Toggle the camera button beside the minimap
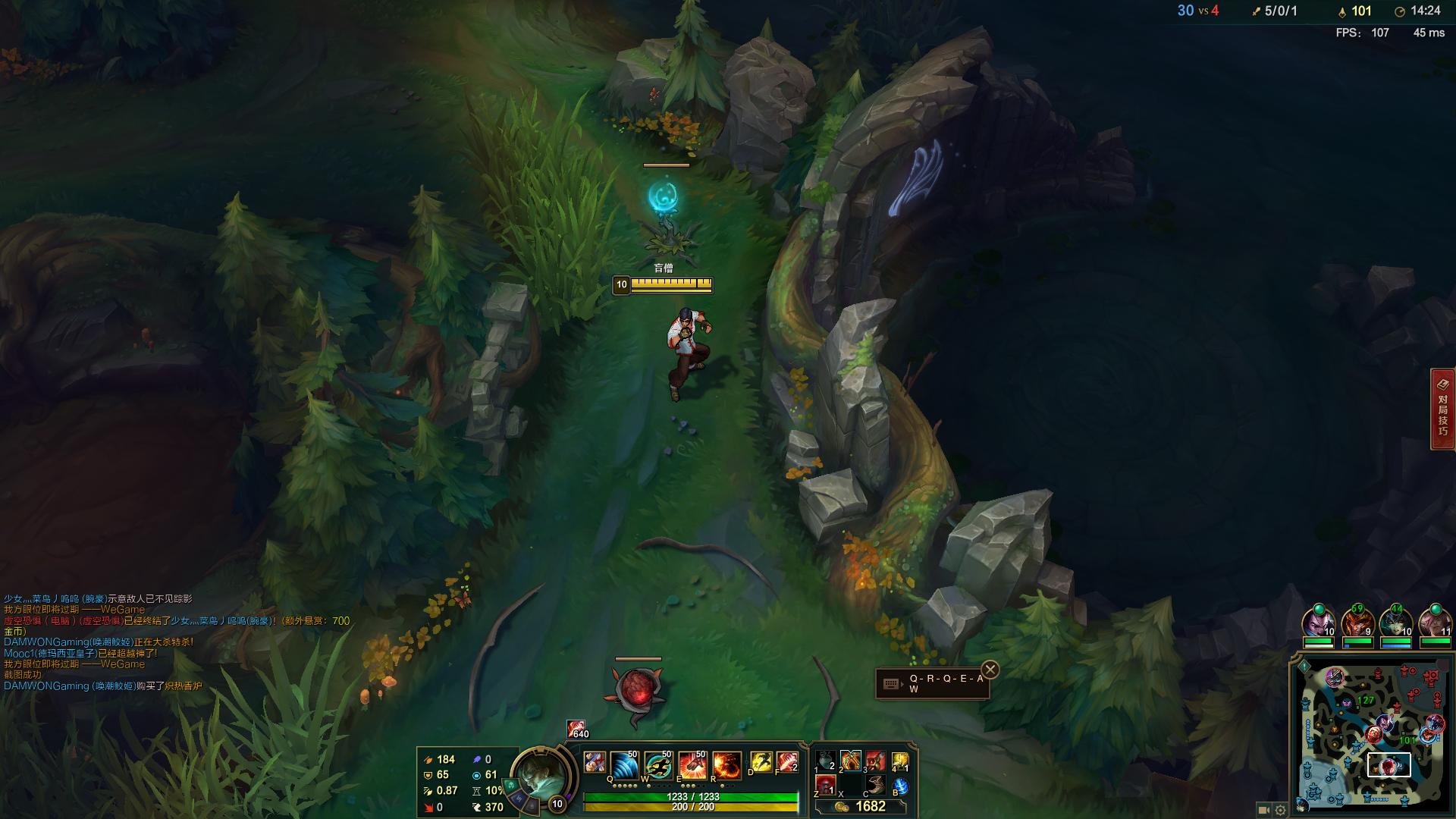1456x819 pixels. point(1263,810)
